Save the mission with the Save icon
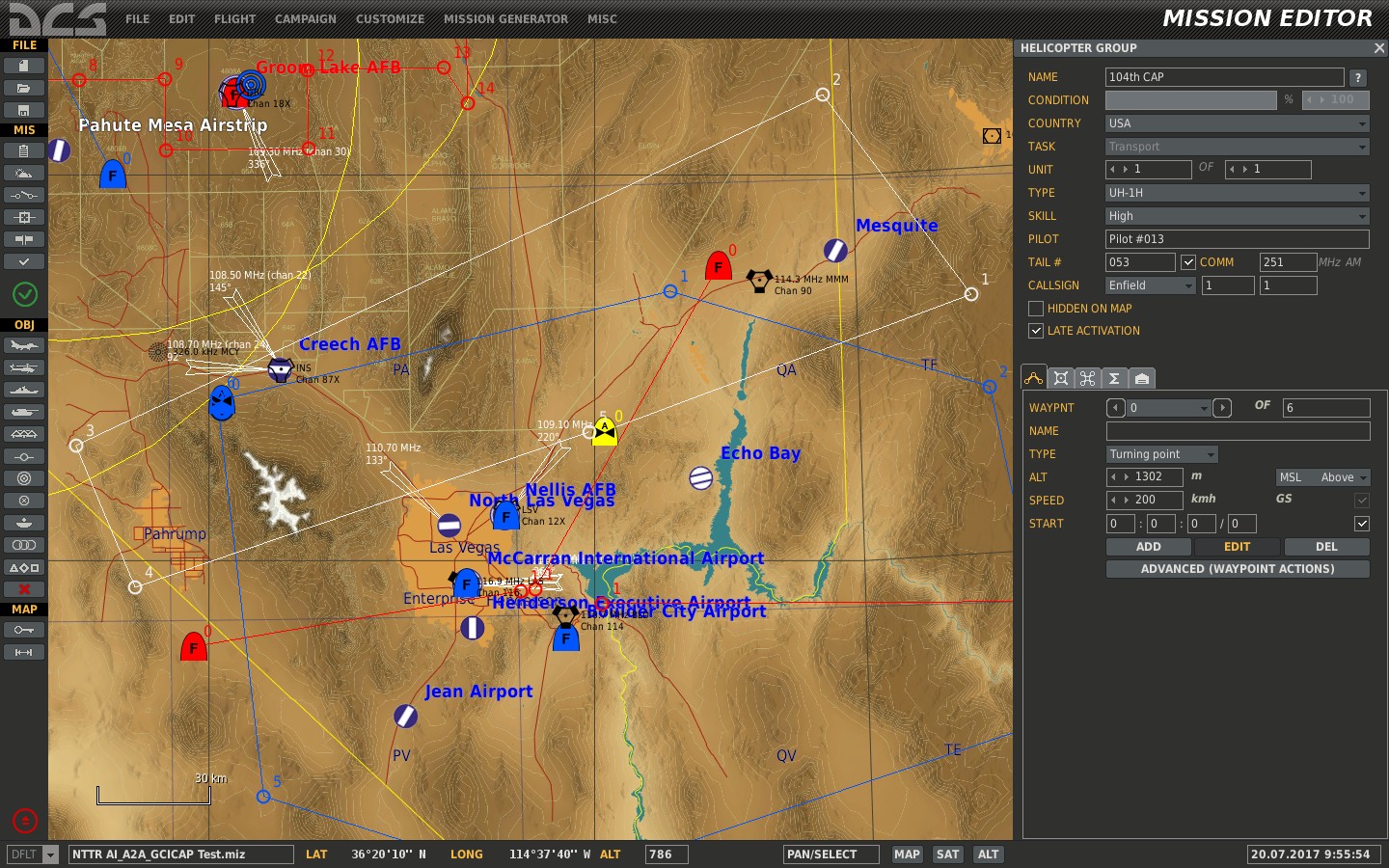 (23, 108)
